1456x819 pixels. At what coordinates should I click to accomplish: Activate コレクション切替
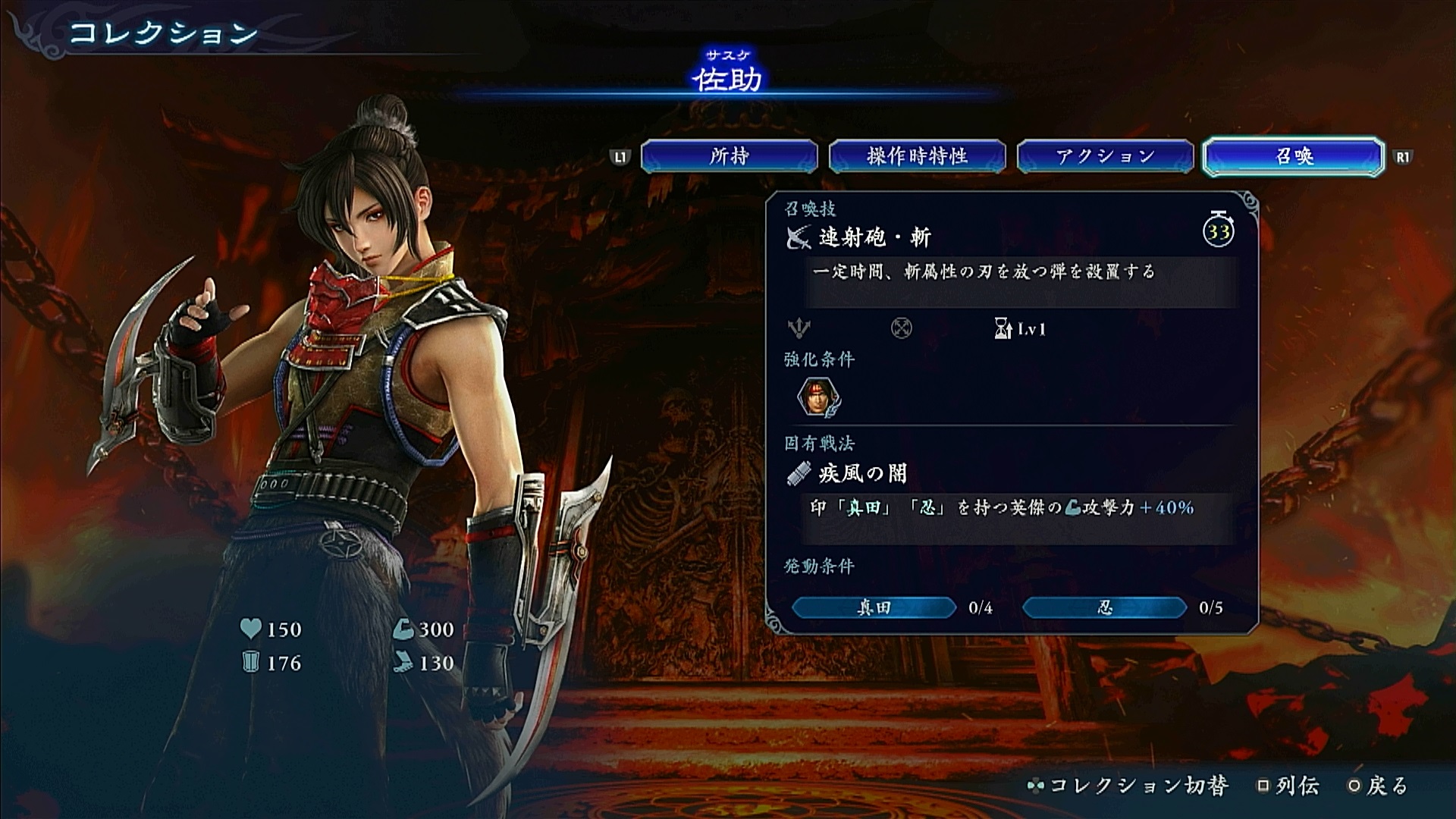click(x=1128, y=786)
